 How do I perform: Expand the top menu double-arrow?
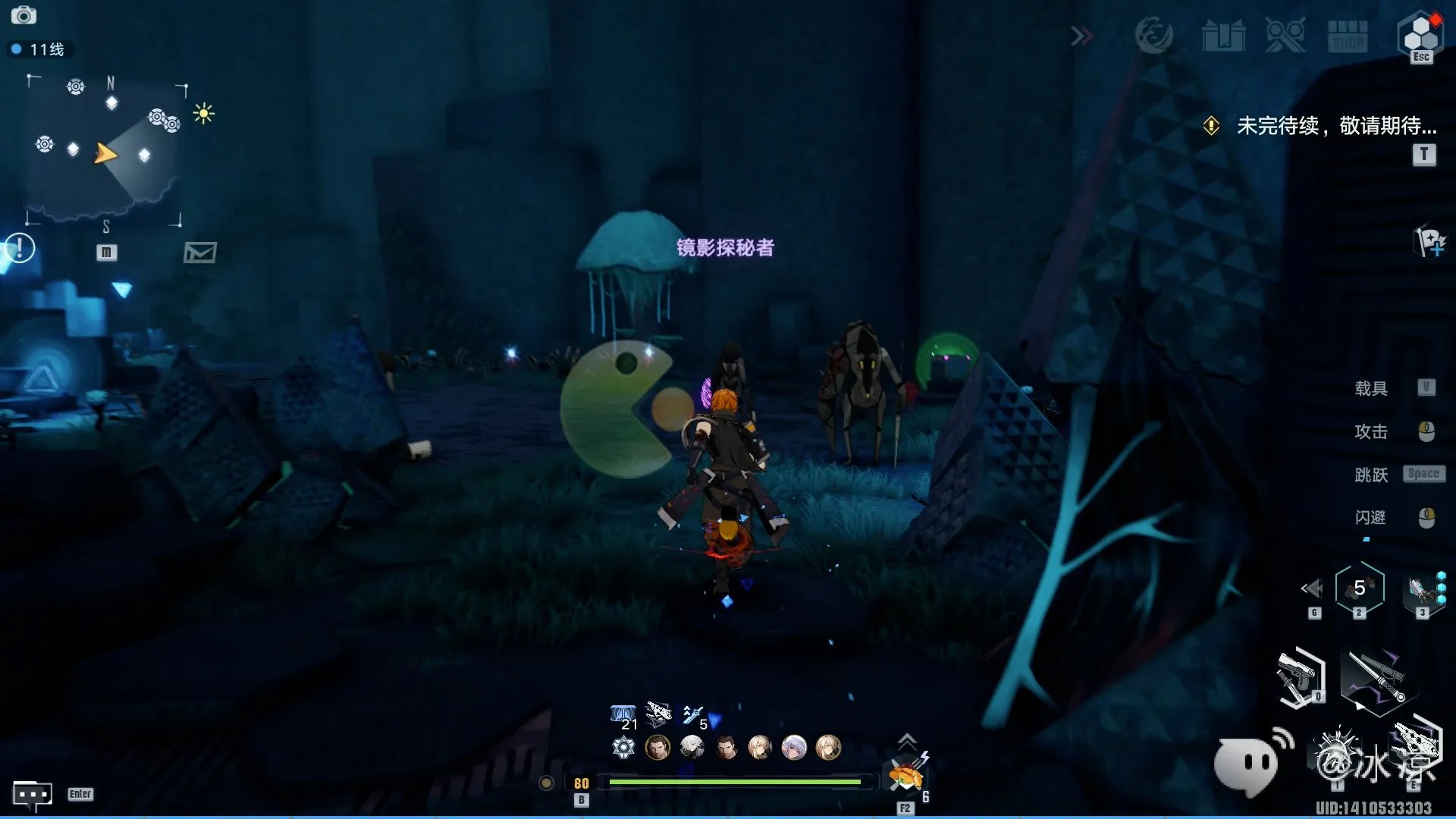tap(1082, 36)
